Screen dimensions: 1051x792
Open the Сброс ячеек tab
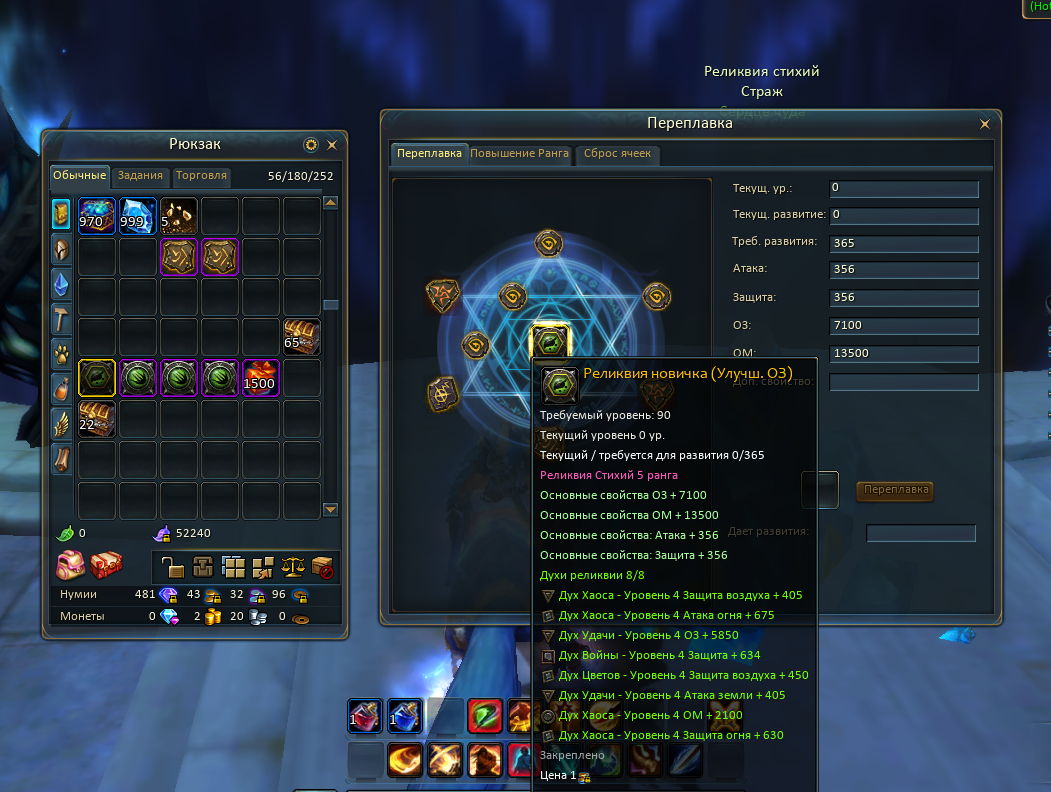(x=617, y=154)
